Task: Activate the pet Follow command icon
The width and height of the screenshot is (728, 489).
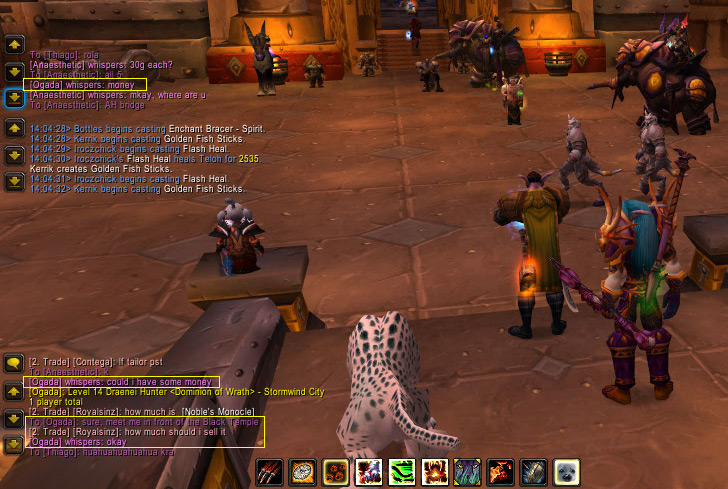Action: click(303, 472)
